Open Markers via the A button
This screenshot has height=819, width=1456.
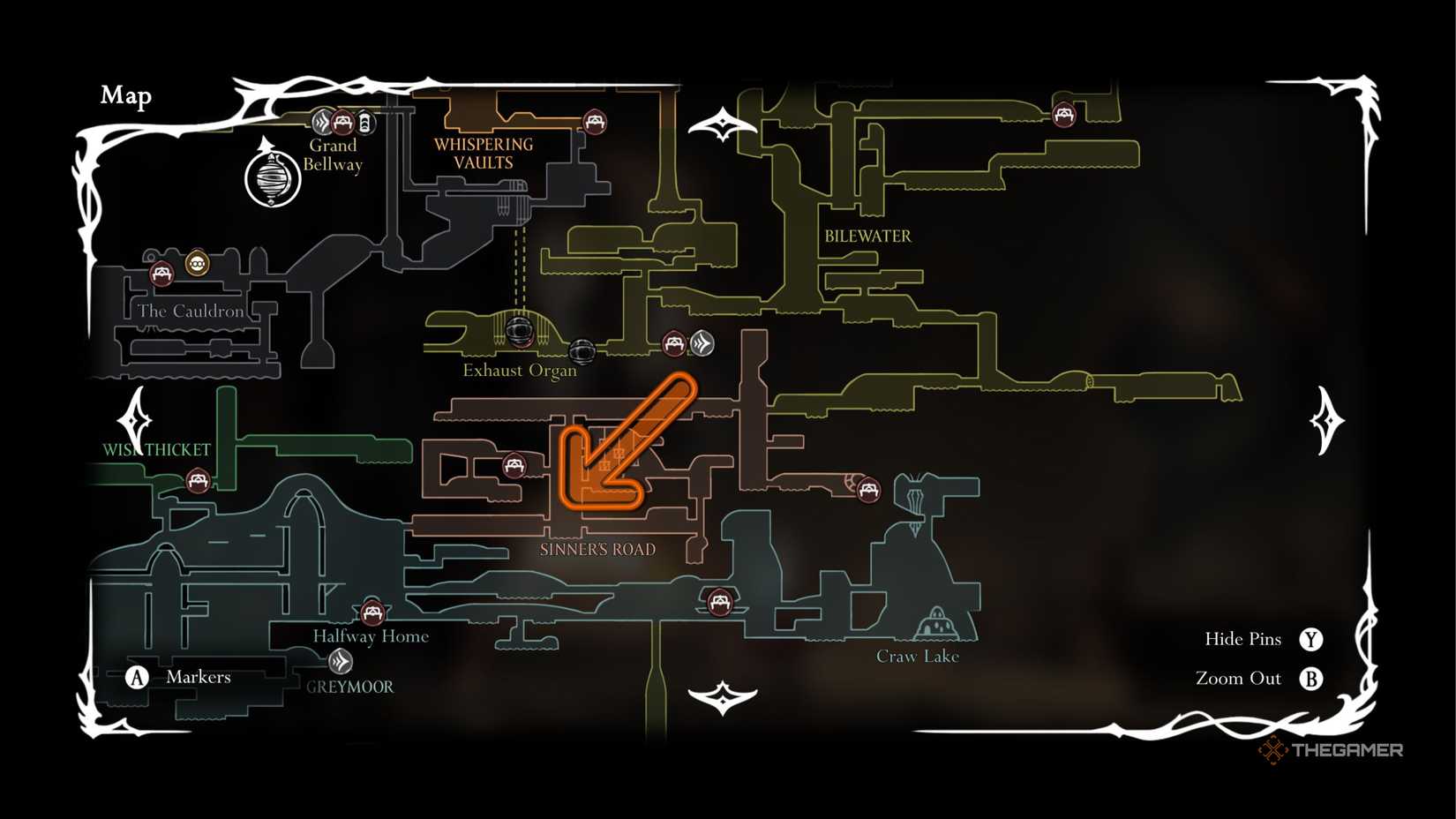138,677
